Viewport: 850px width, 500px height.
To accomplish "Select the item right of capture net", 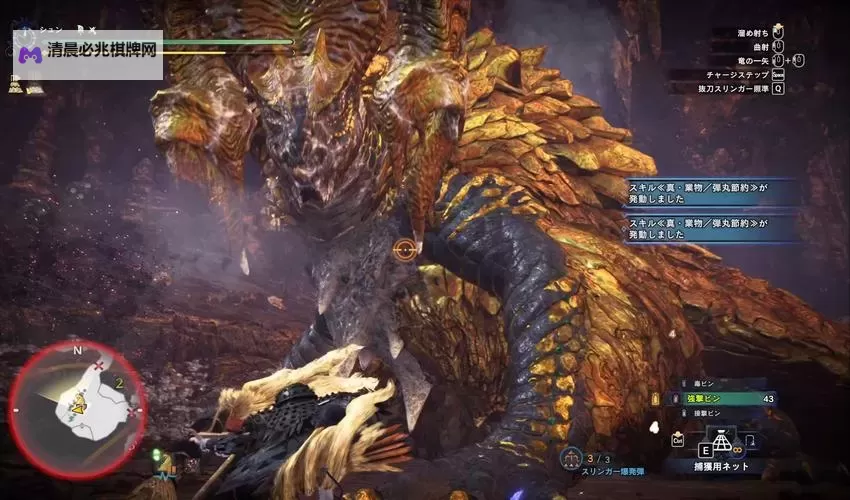I will (x=750, y=440).
